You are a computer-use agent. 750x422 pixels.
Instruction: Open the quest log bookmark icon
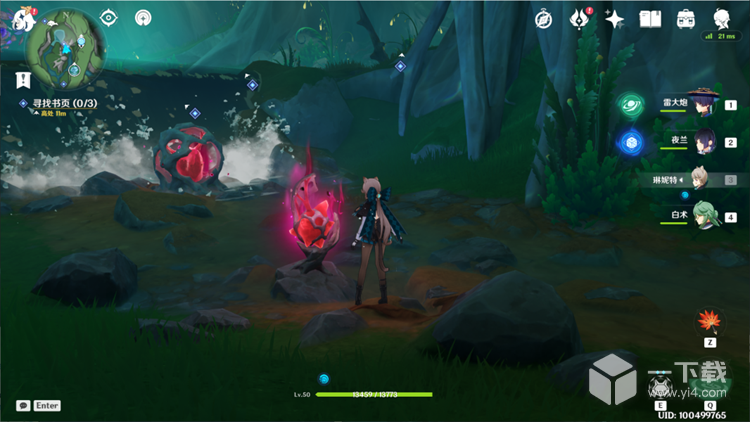click(x=21, y=78)
